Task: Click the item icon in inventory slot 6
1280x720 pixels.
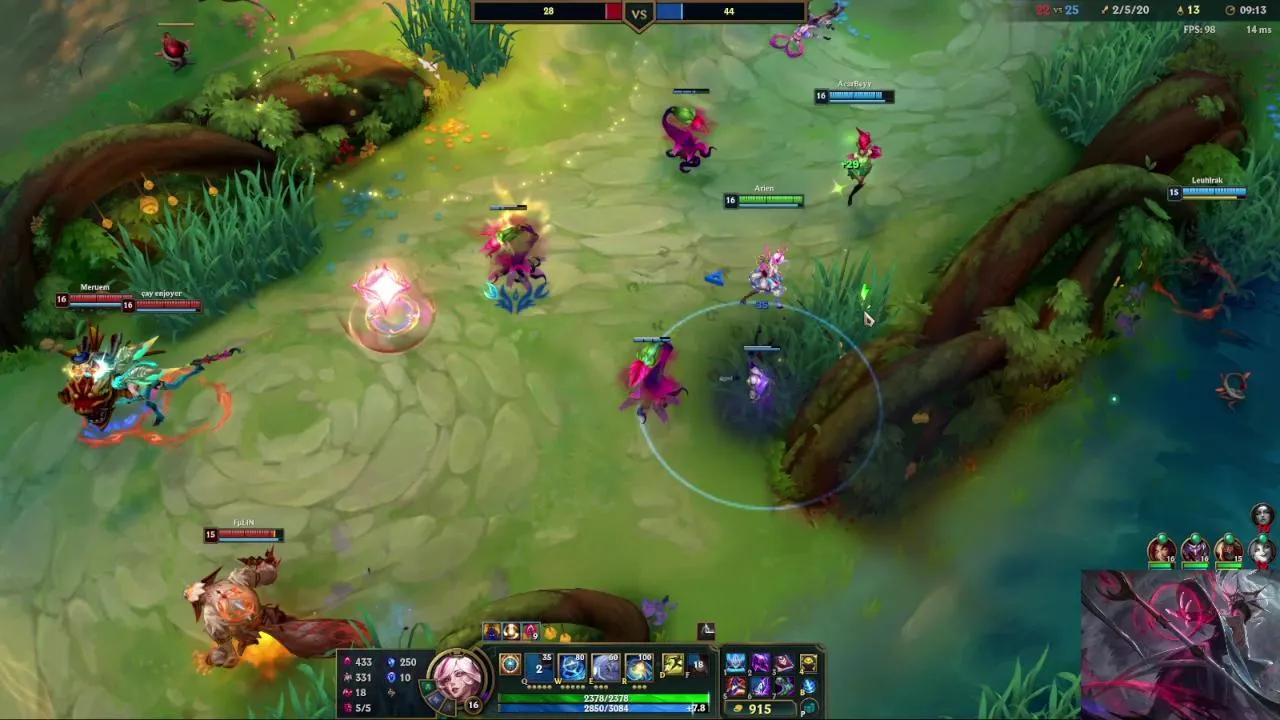Action: [x=761, y=686]
